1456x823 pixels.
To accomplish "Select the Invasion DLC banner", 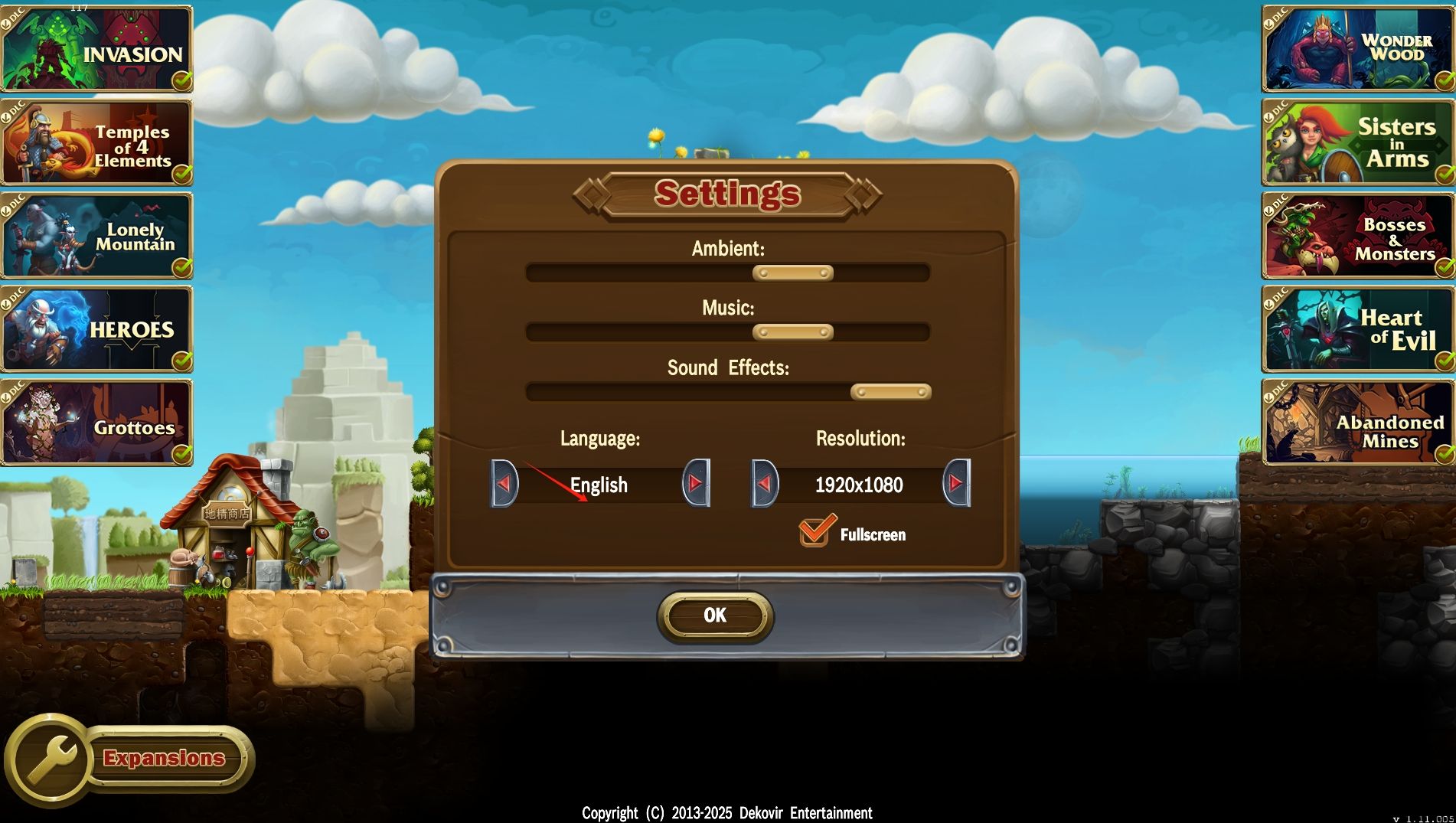I will [96, 49].
